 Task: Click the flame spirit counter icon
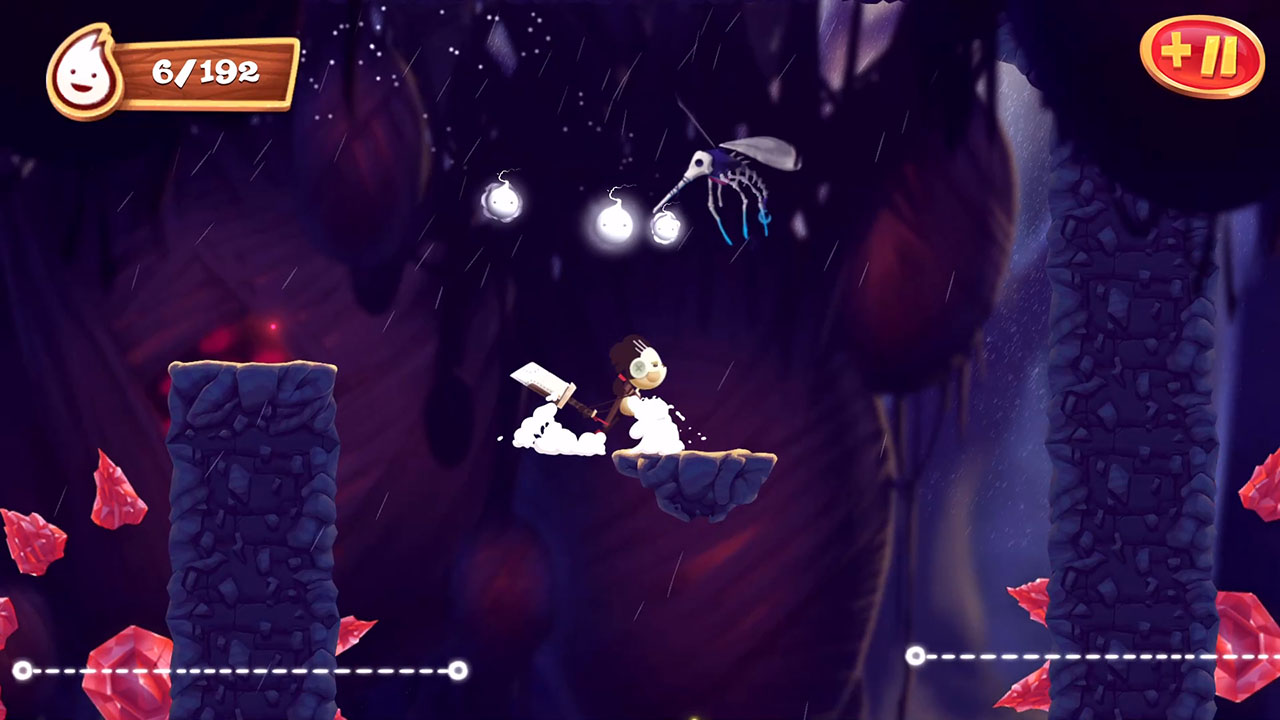click(83, 65)
